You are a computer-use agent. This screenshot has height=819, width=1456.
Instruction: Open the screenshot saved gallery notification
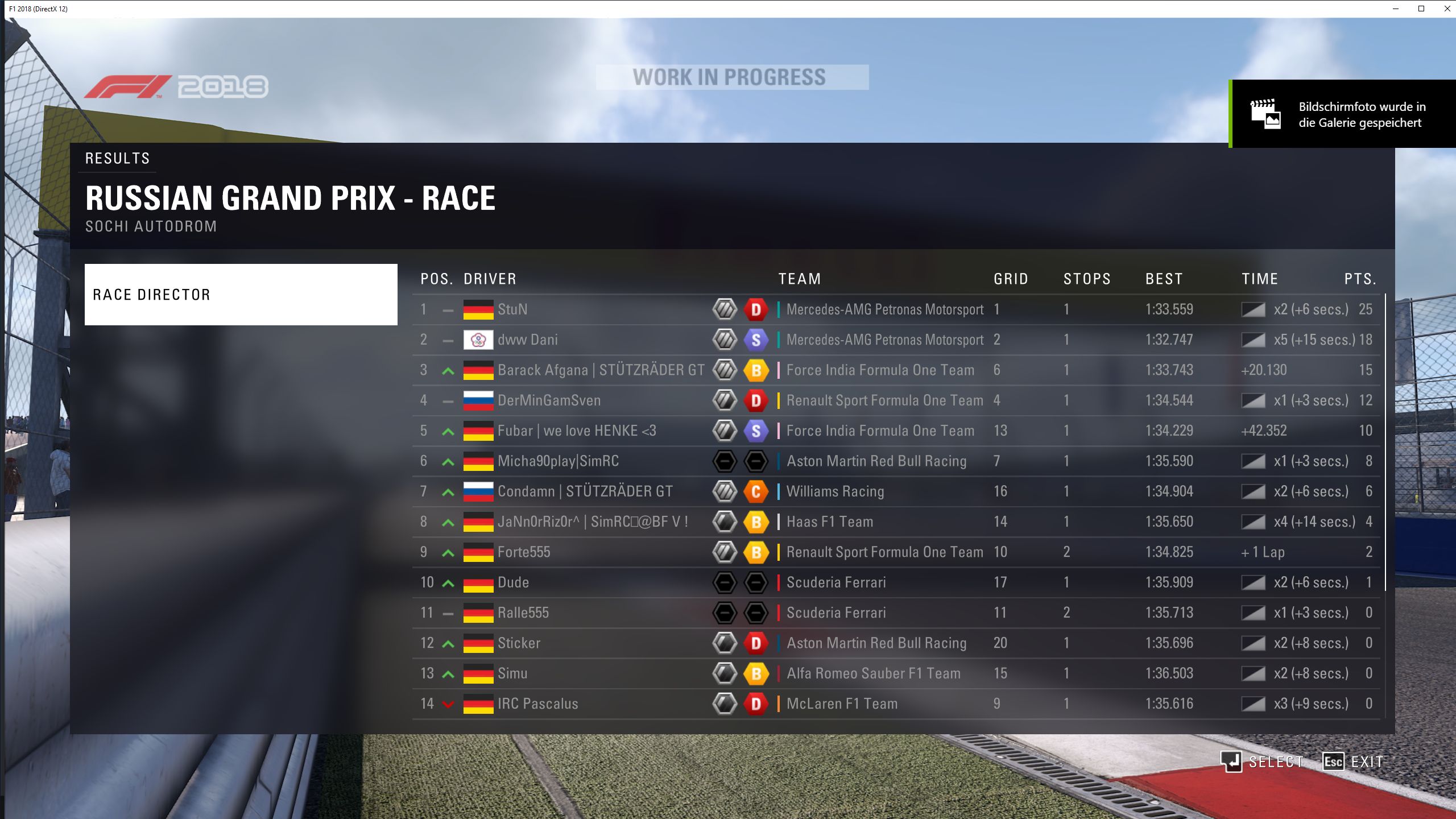pyautogui.click(x=1343, y=114)
